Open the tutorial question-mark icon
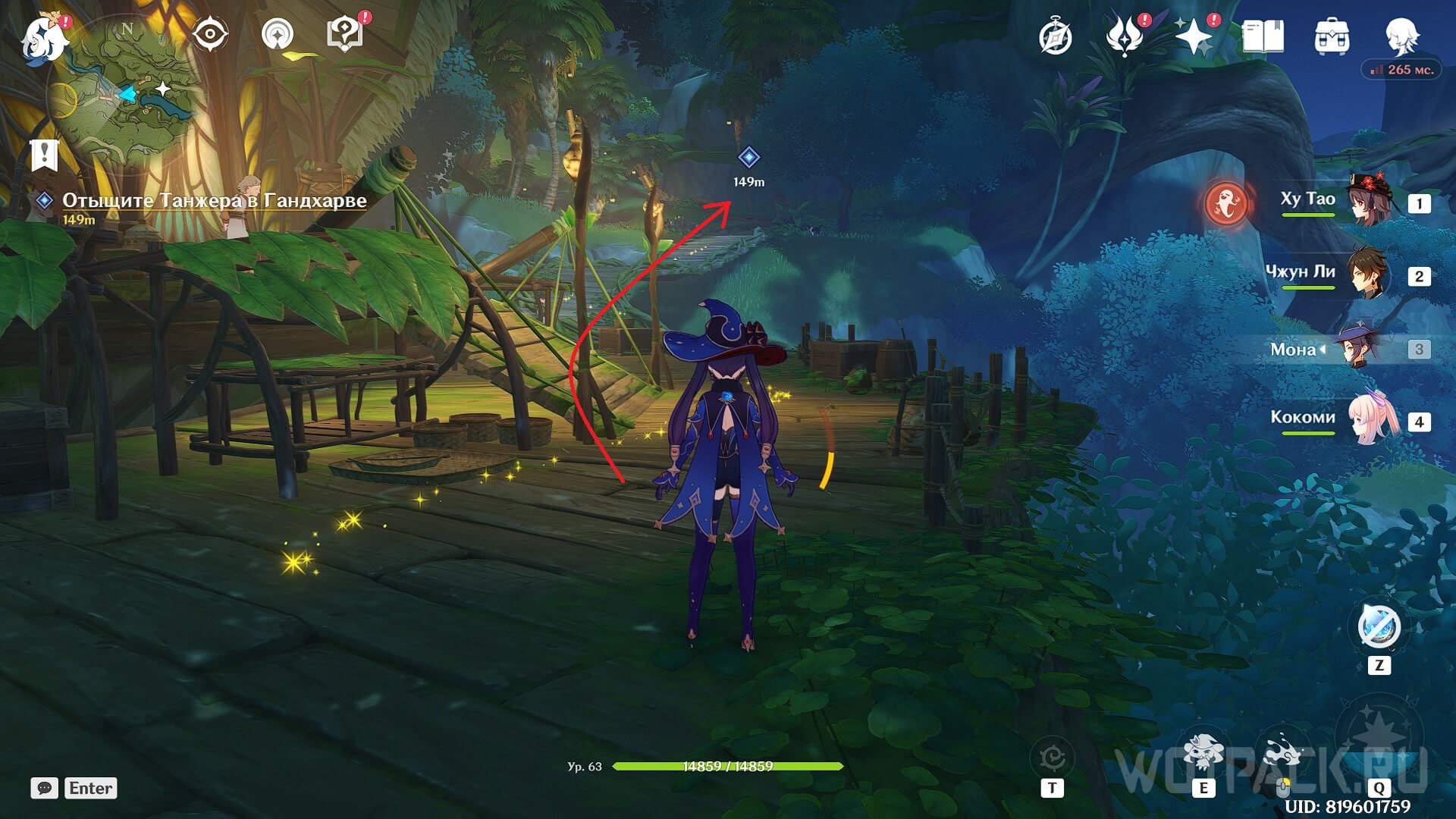 click(345, 35)
